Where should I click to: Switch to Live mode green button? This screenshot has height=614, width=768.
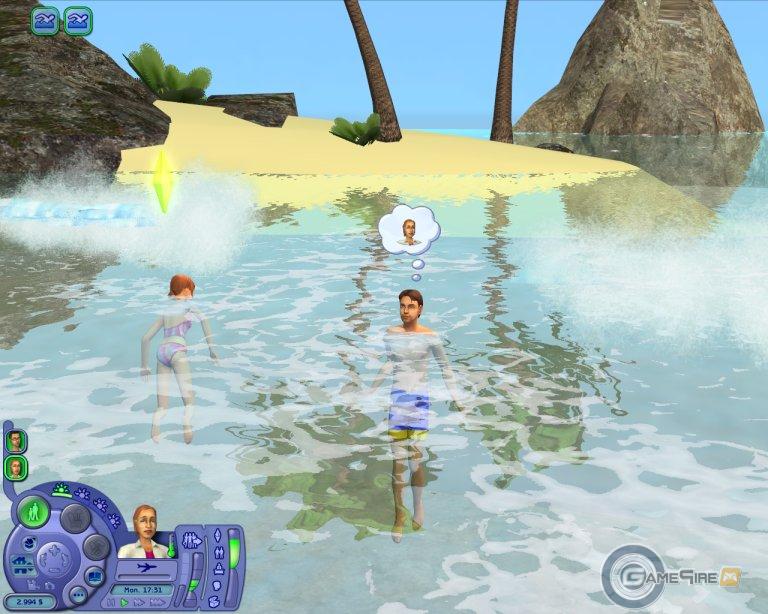36,513
